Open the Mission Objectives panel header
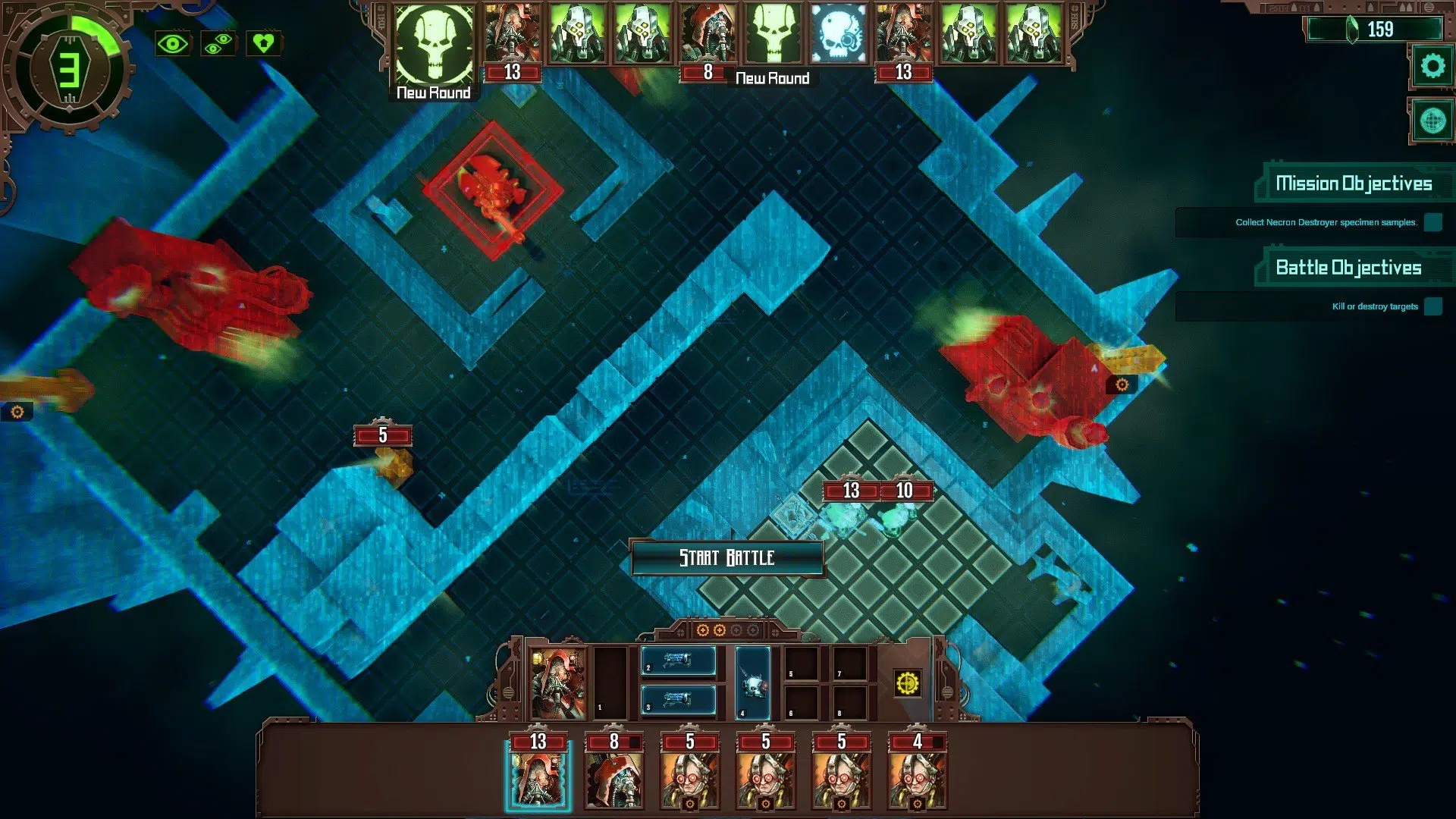 point(1355,183)
